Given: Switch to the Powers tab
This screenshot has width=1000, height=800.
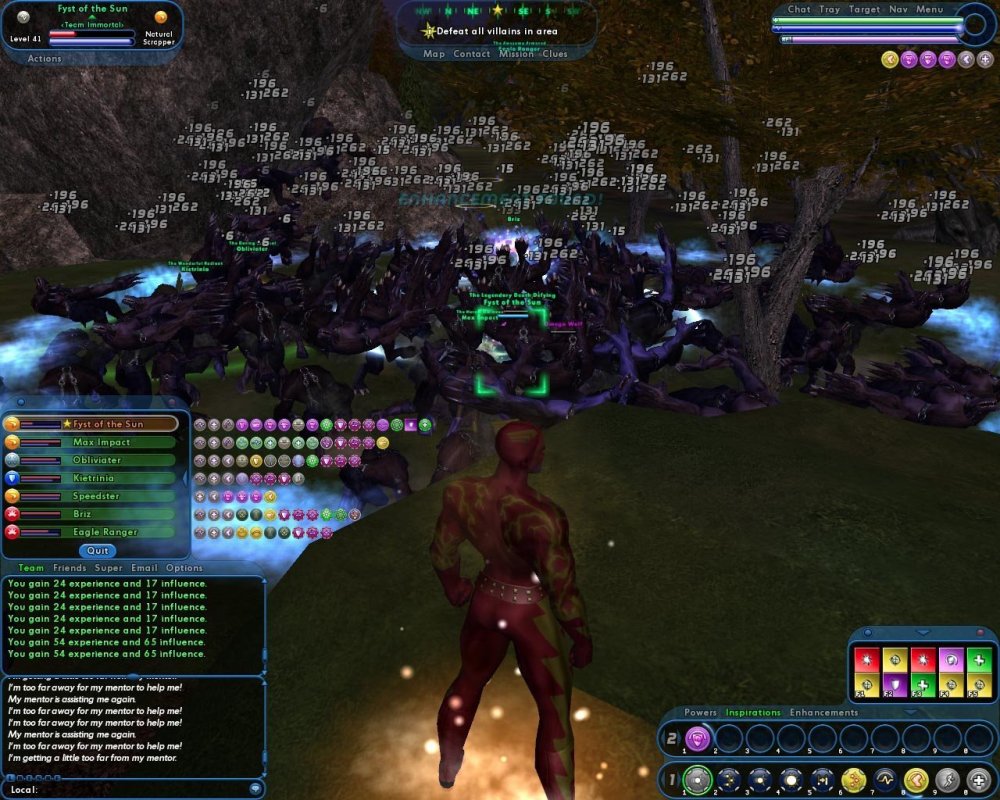Looking at the screenshot, I should [701, 712].
